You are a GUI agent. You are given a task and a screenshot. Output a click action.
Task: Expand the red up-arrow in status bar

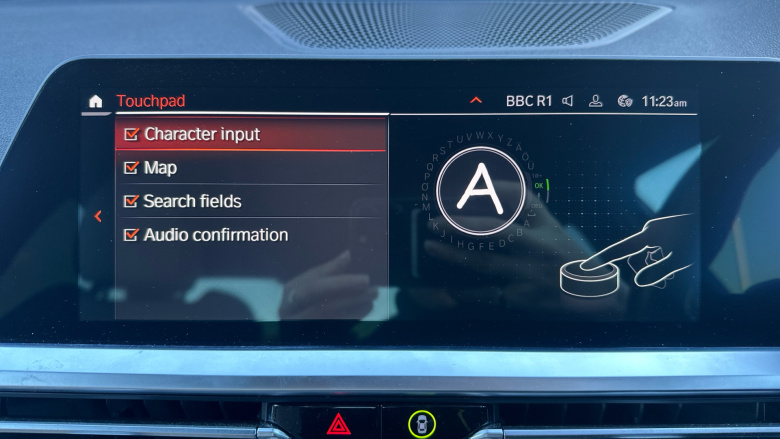[x=476, y=101]
